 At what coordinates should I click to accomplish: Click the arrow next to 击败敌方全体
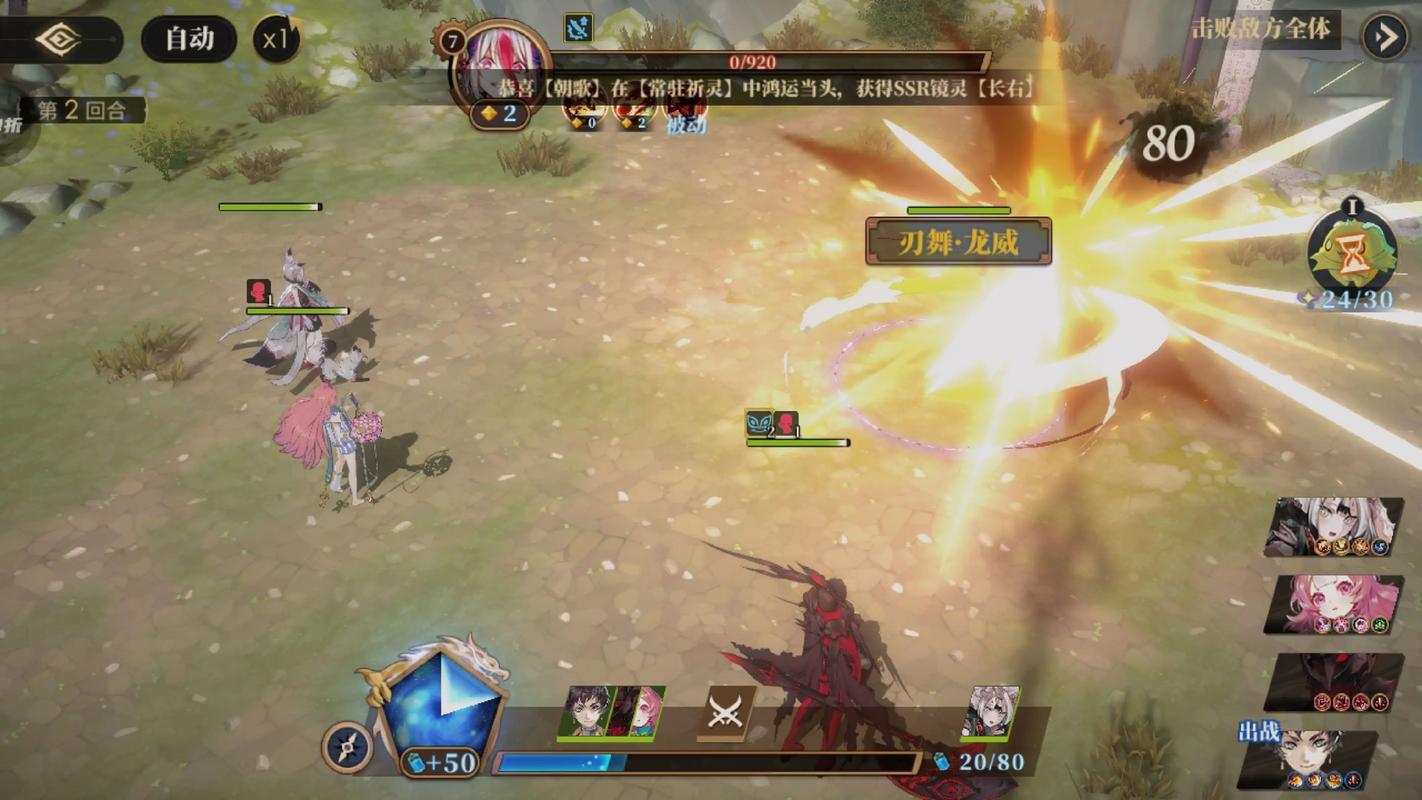(1386, 38)
